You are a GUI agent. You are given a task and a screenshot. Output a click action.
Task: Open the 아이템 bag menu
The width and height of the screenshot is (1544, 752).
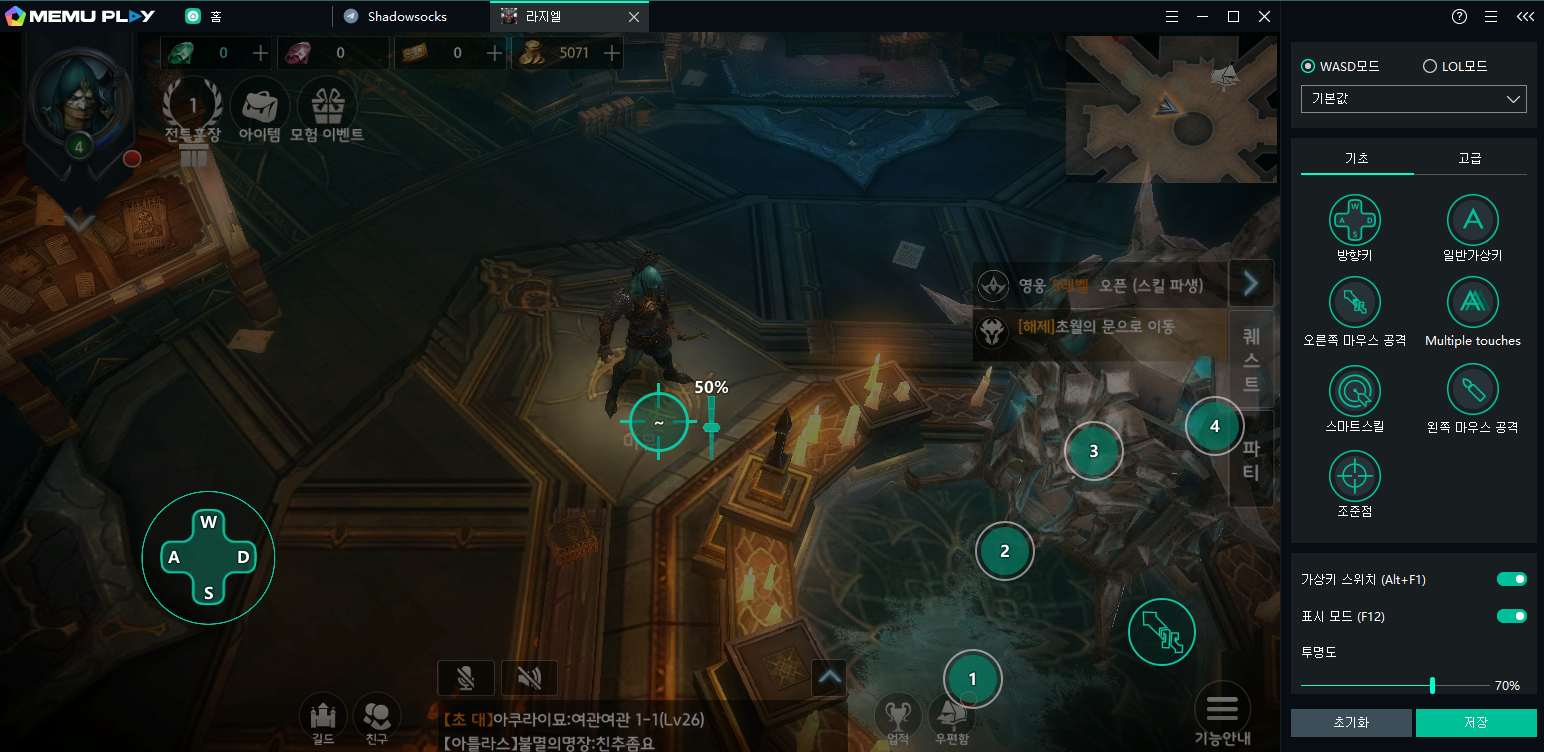point(260,107)
